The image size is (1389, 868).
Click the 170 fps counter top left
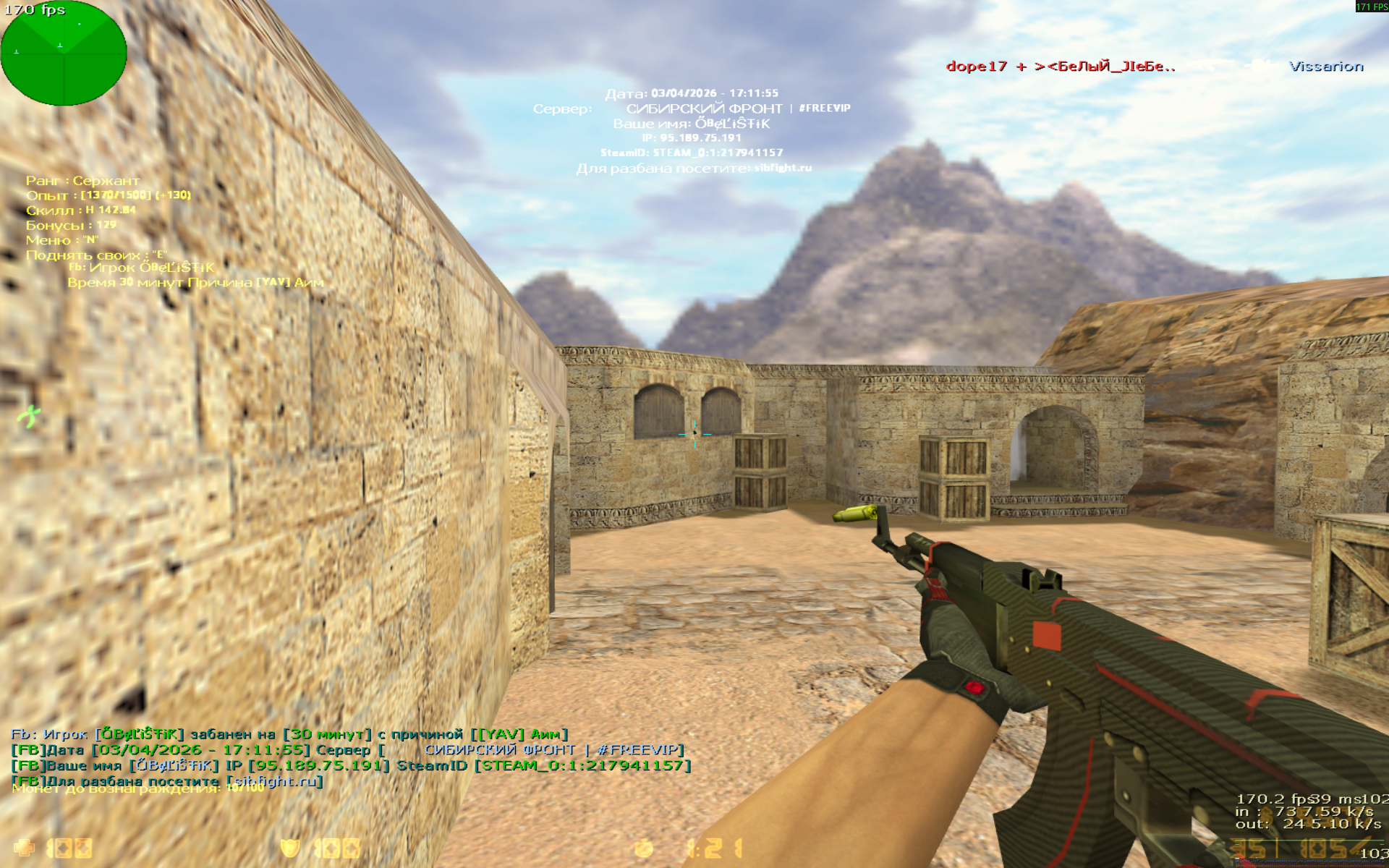click(35, 10)
